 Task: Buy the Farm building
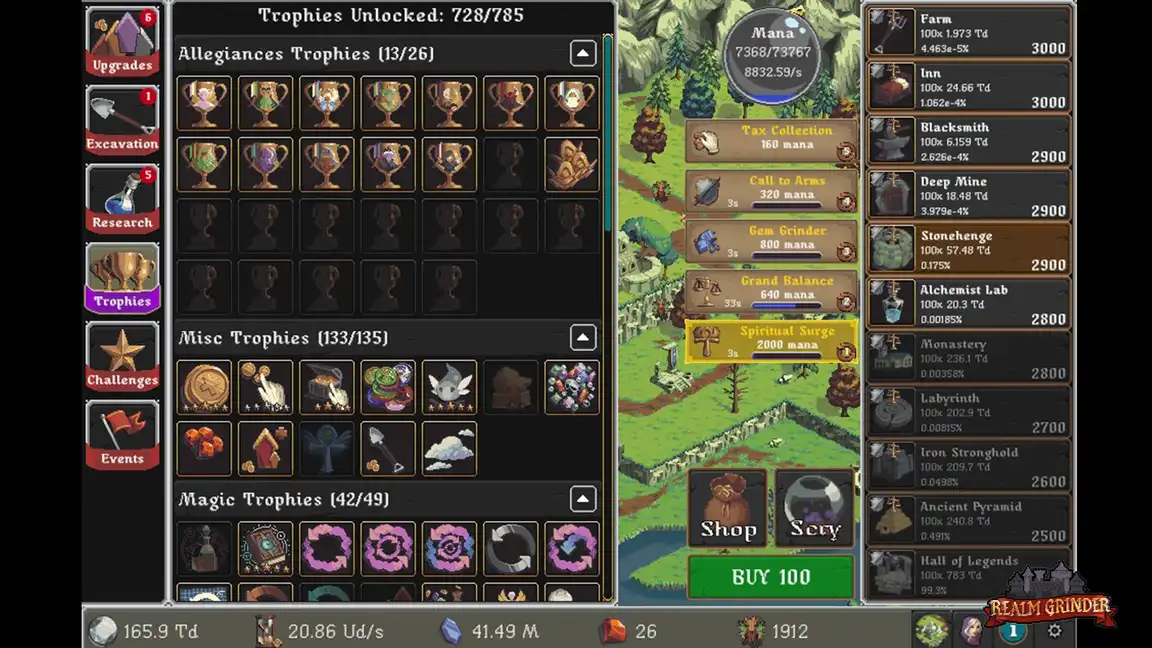tap(968, 33)
